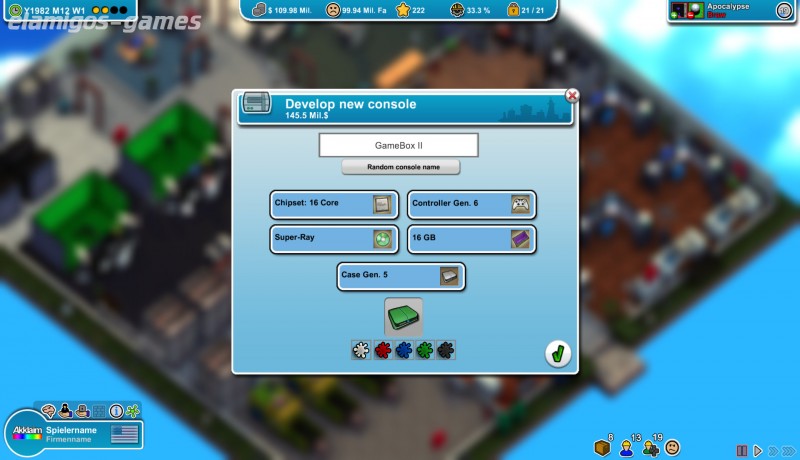Set game speed to normal play
Viewport: 800px width, 460px height.
[757, 450]
